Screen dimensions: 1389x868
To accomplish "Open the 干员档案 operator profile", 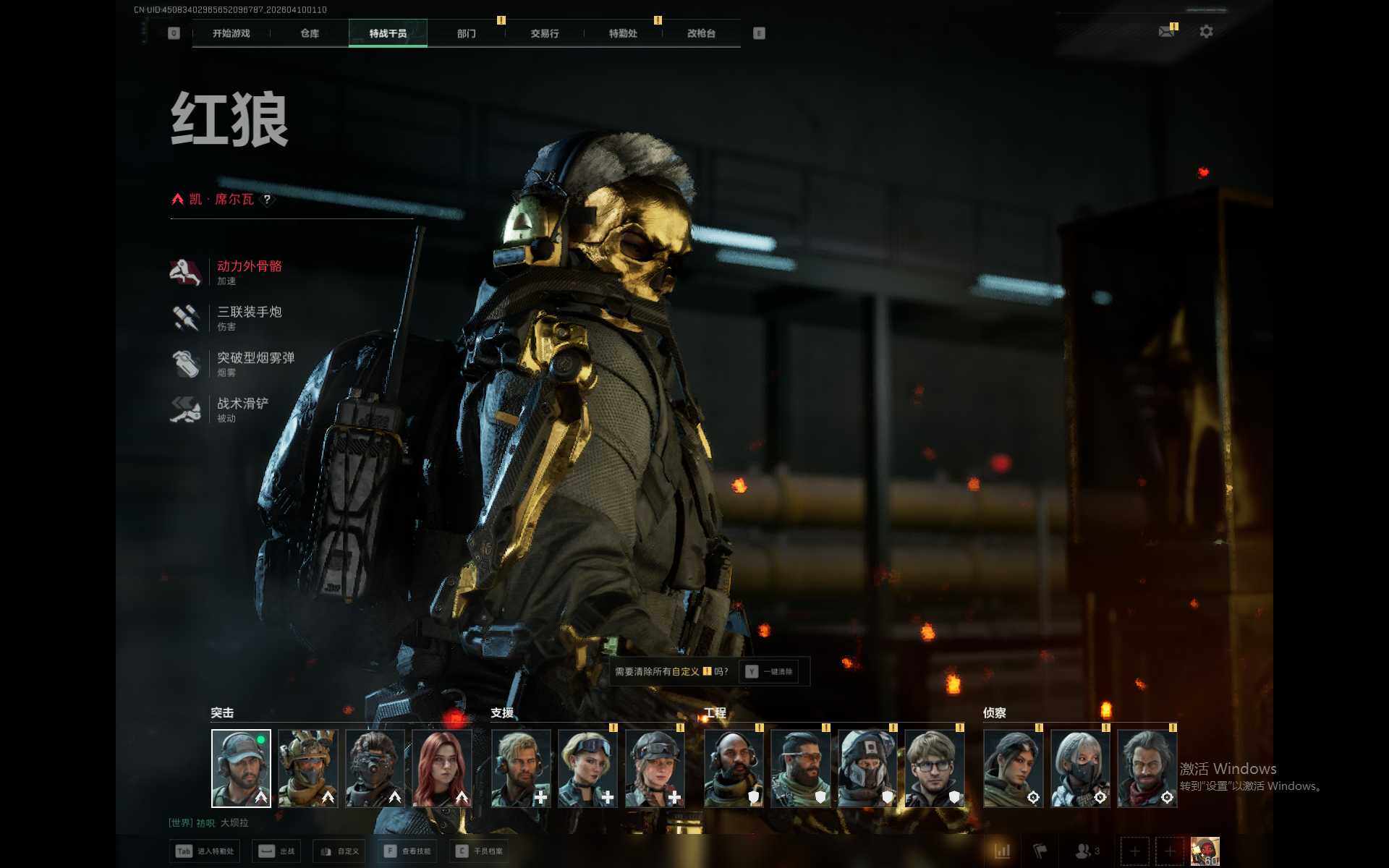I will tap(479, 851).
